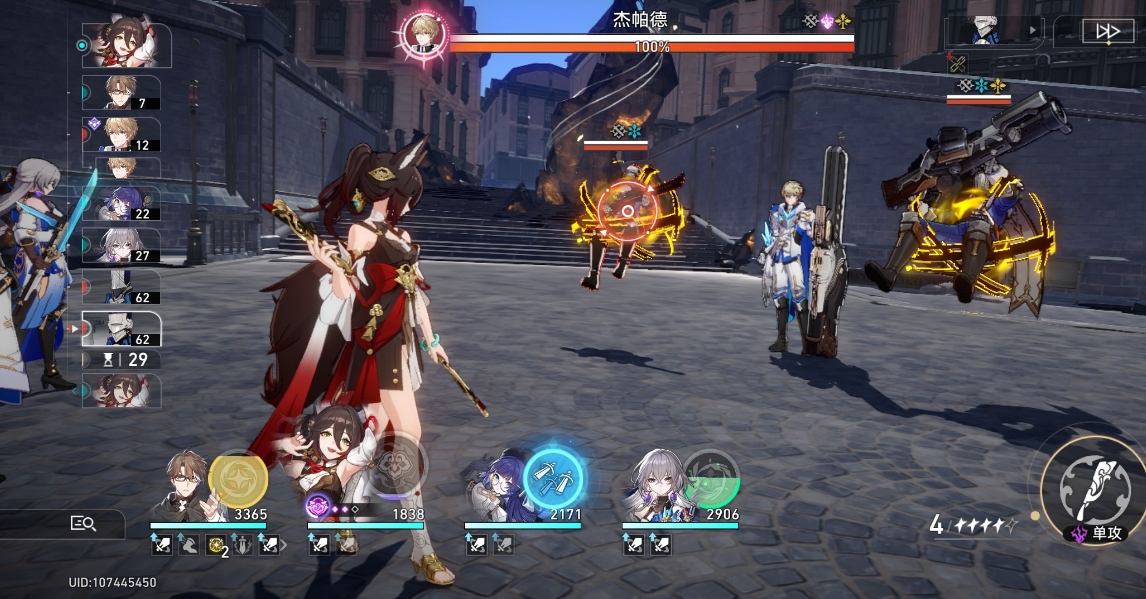
Task: Open the battle inspect button with magnifier icon
Action: coord(83,523)
